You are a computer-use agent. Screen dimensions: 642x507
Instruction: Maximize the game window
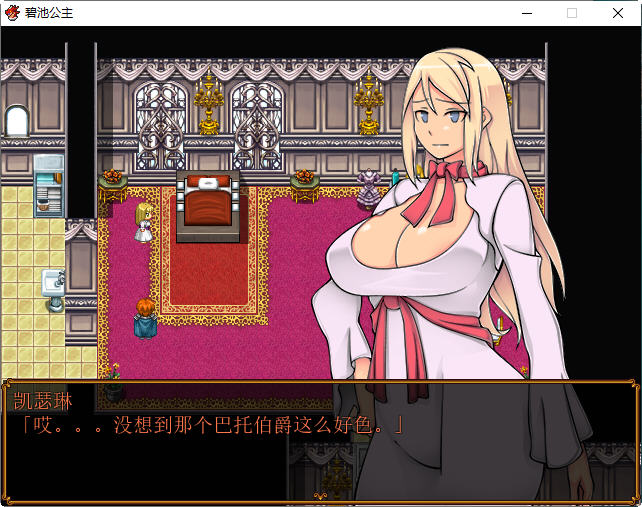(572, 13)
